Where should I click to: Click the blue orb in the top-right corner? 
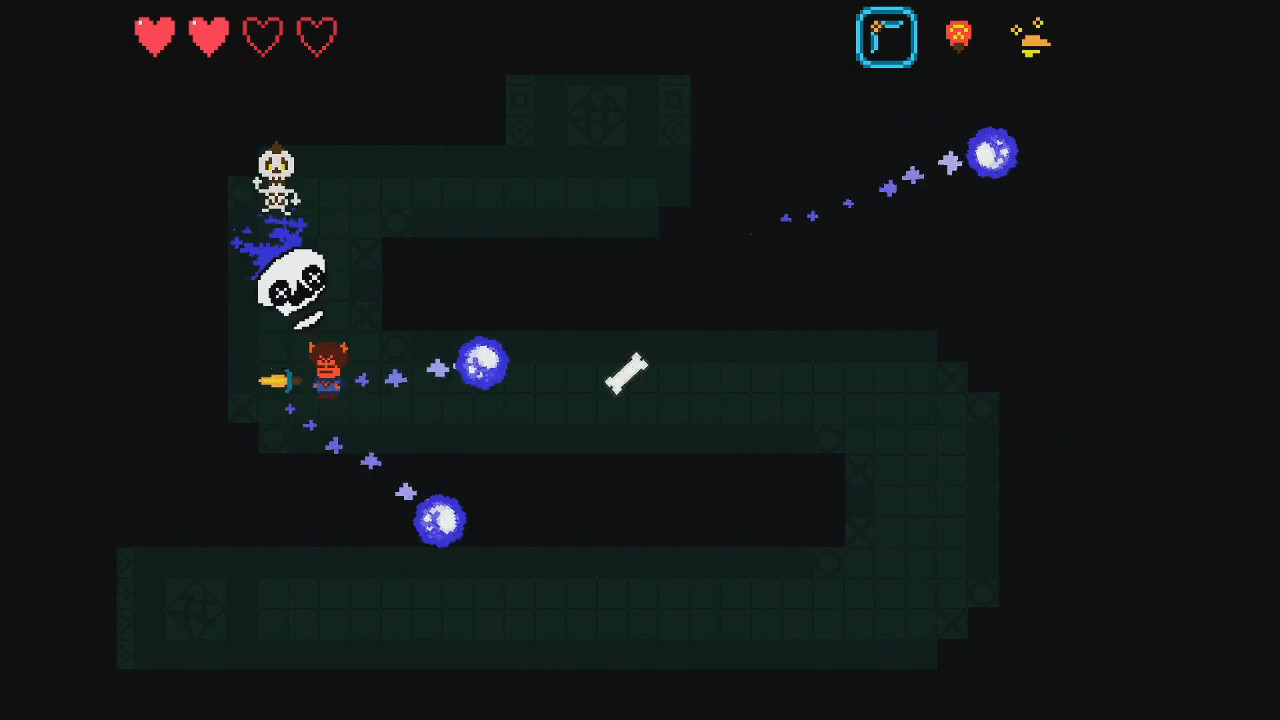pyautogui.click(x=993, y=153)
